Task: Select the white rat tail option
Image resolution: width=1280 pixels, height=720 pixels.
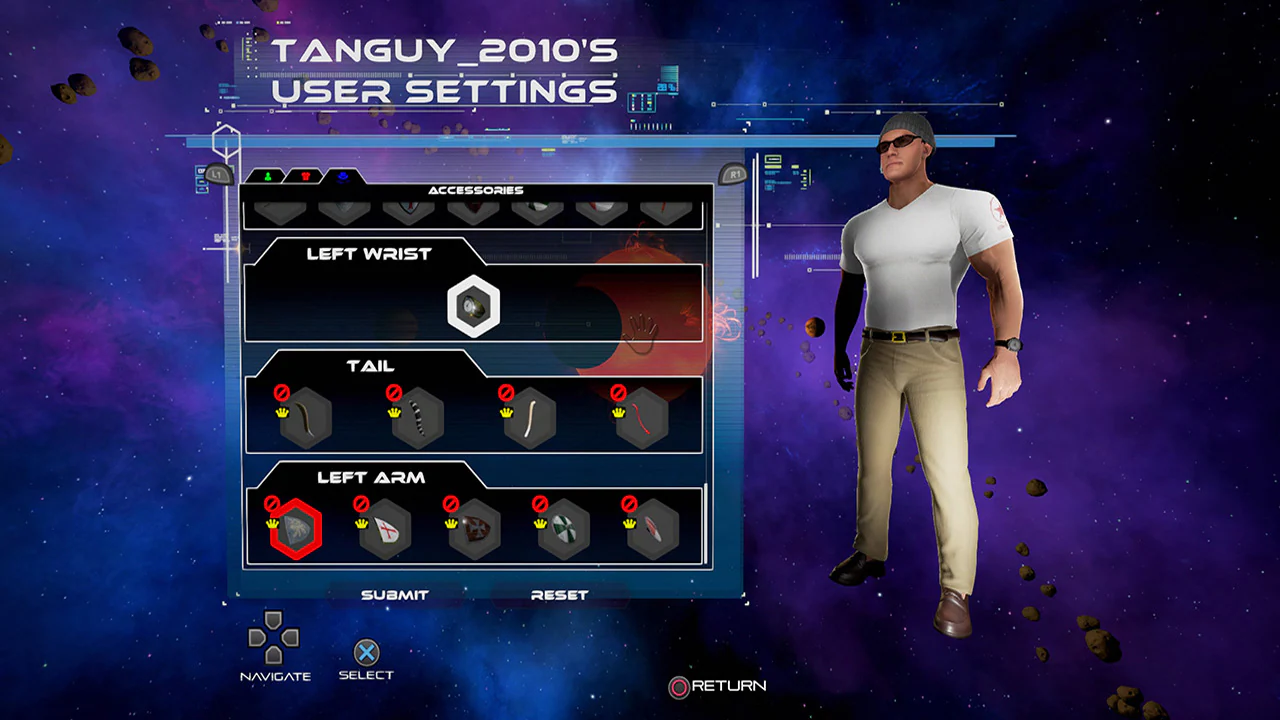Action: click(x=530, y=418)
